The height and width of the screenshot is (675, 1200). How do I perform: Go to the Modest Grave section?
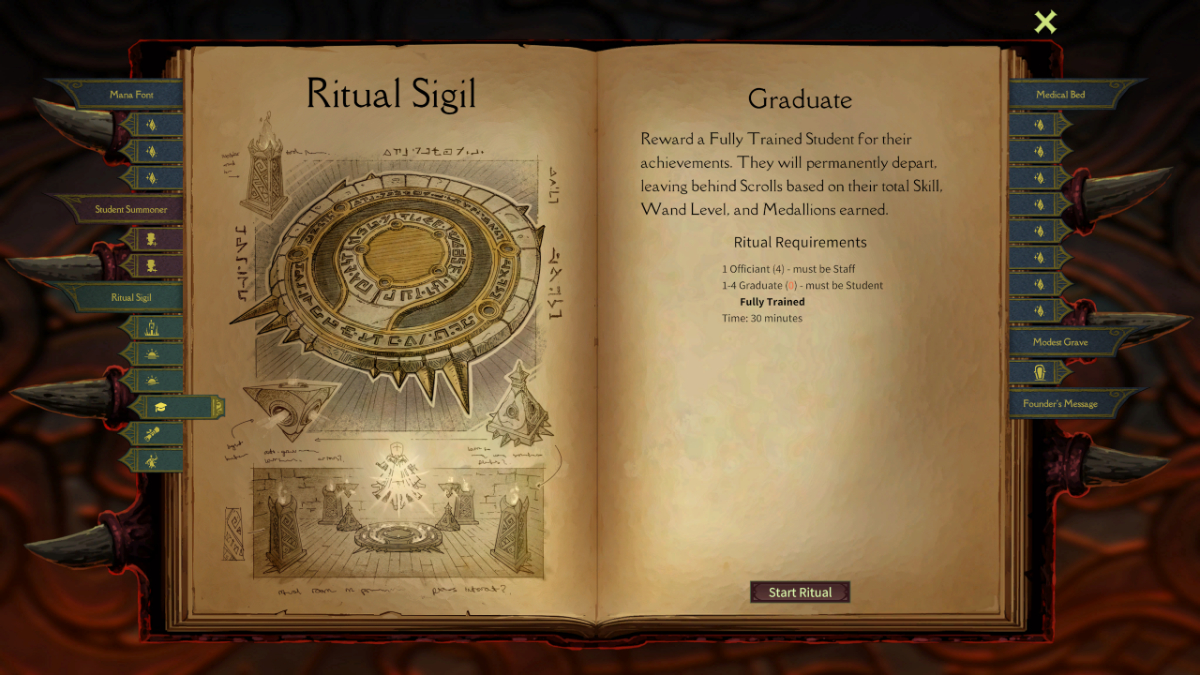(1061, 342)
